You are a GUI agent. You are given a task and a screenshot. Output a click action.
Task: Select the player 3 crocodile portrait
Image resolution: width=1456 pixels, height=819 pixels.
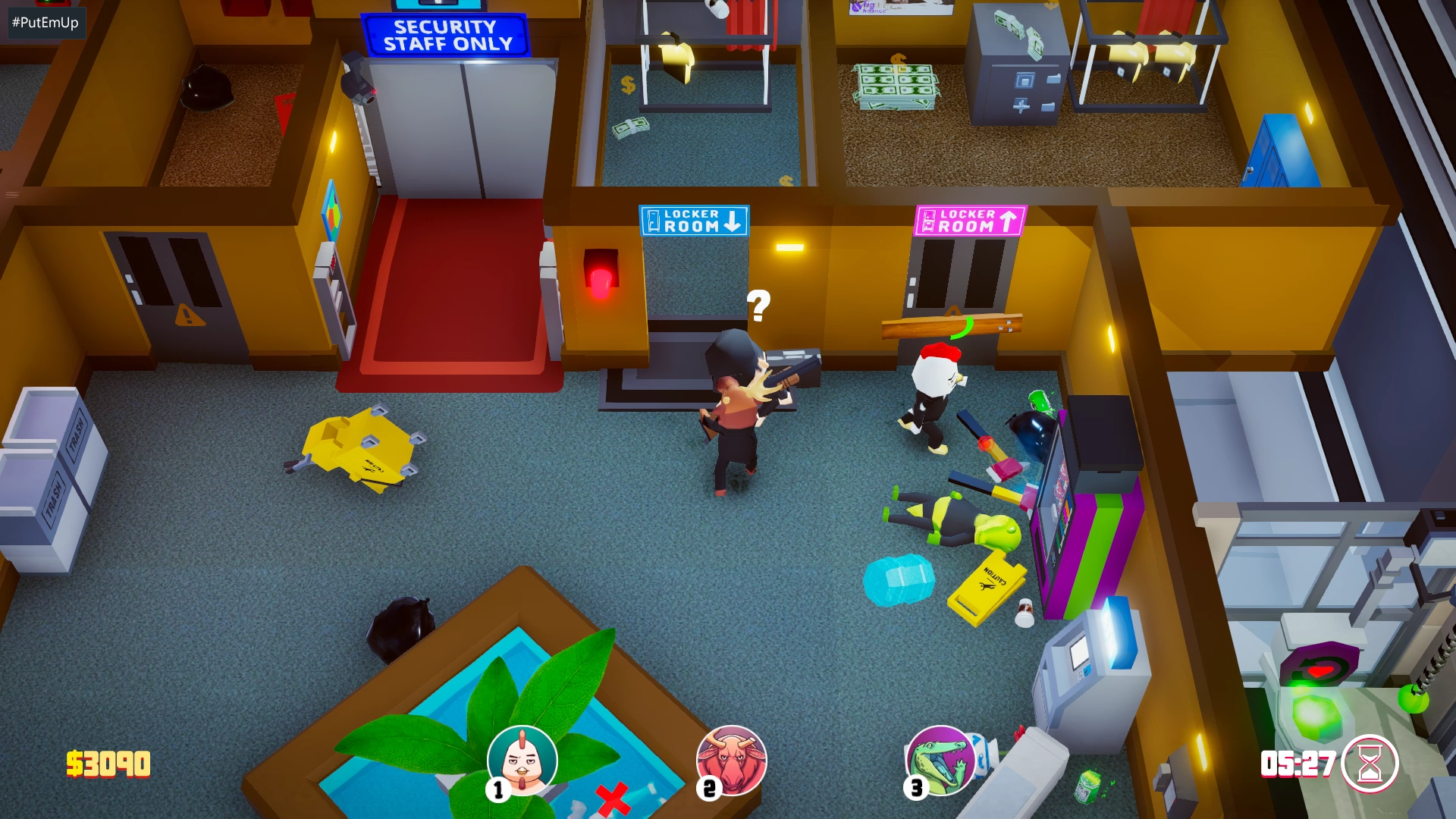(x=940, y=761)
